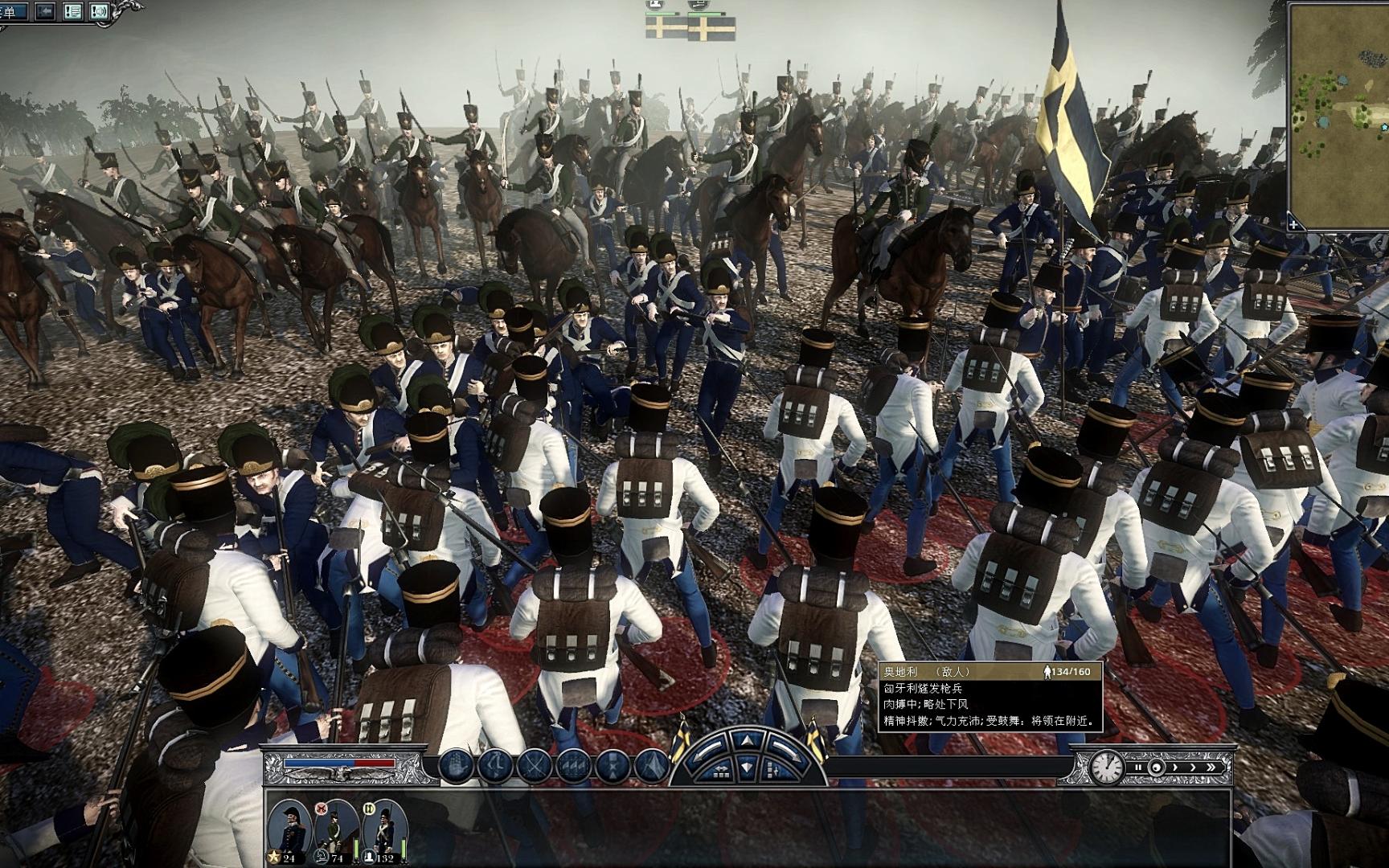Click the boot run-toggle command icon

point(495,765)
